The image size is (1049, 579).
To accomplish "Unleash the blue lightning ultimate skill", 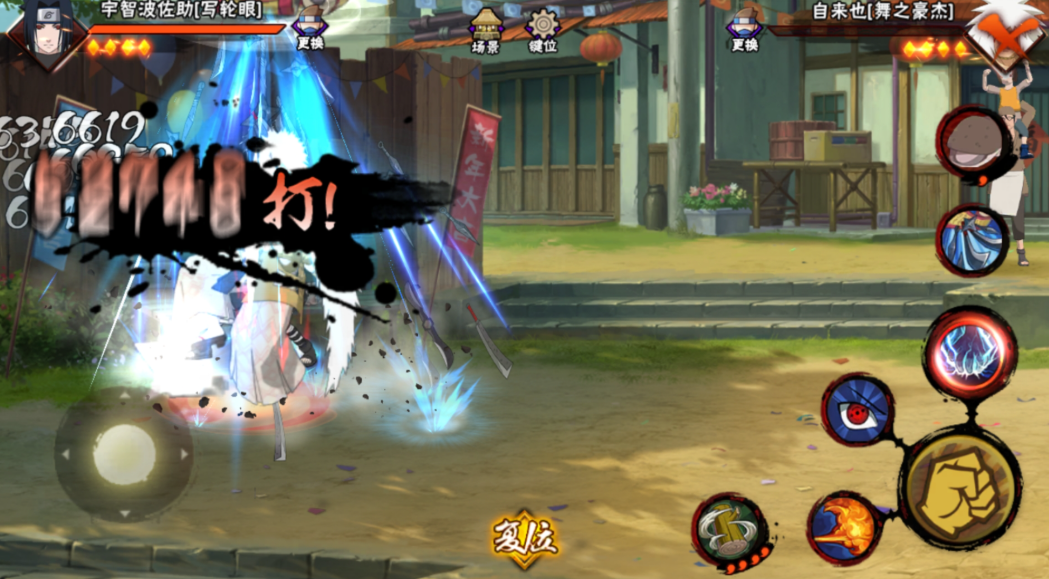I will point(968,351).
